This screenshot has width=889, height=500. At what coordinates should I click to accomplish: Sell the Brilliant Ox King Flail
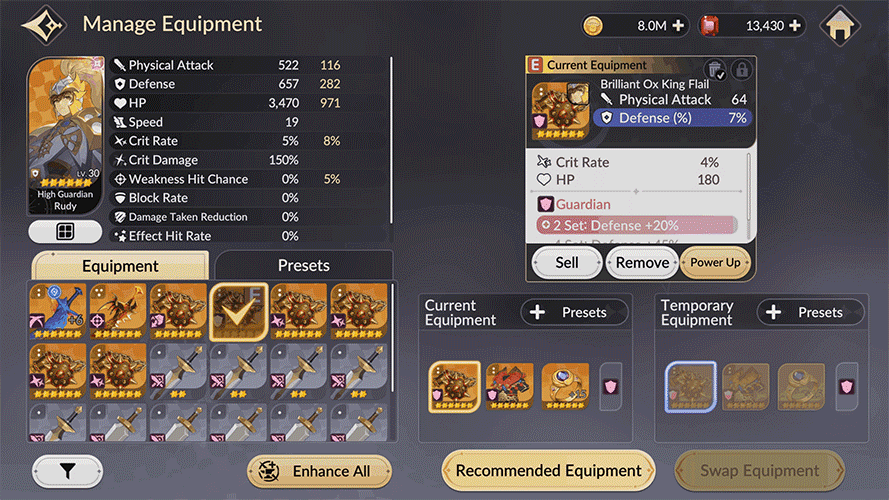[x=566, y=262]
